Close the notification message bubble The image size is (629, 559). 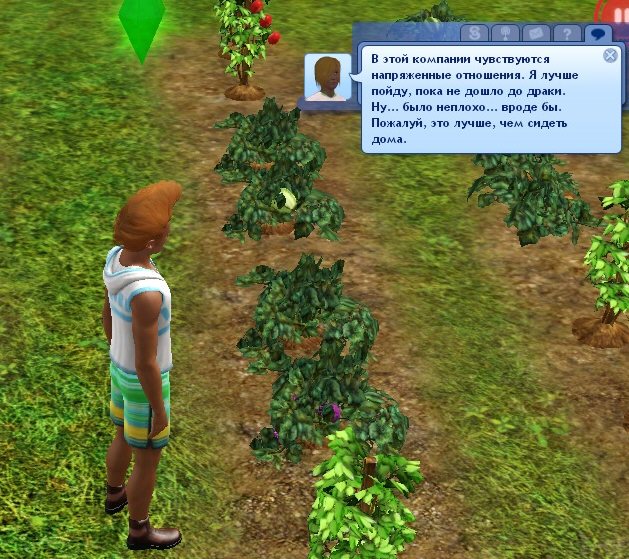[x=610, y=55]
